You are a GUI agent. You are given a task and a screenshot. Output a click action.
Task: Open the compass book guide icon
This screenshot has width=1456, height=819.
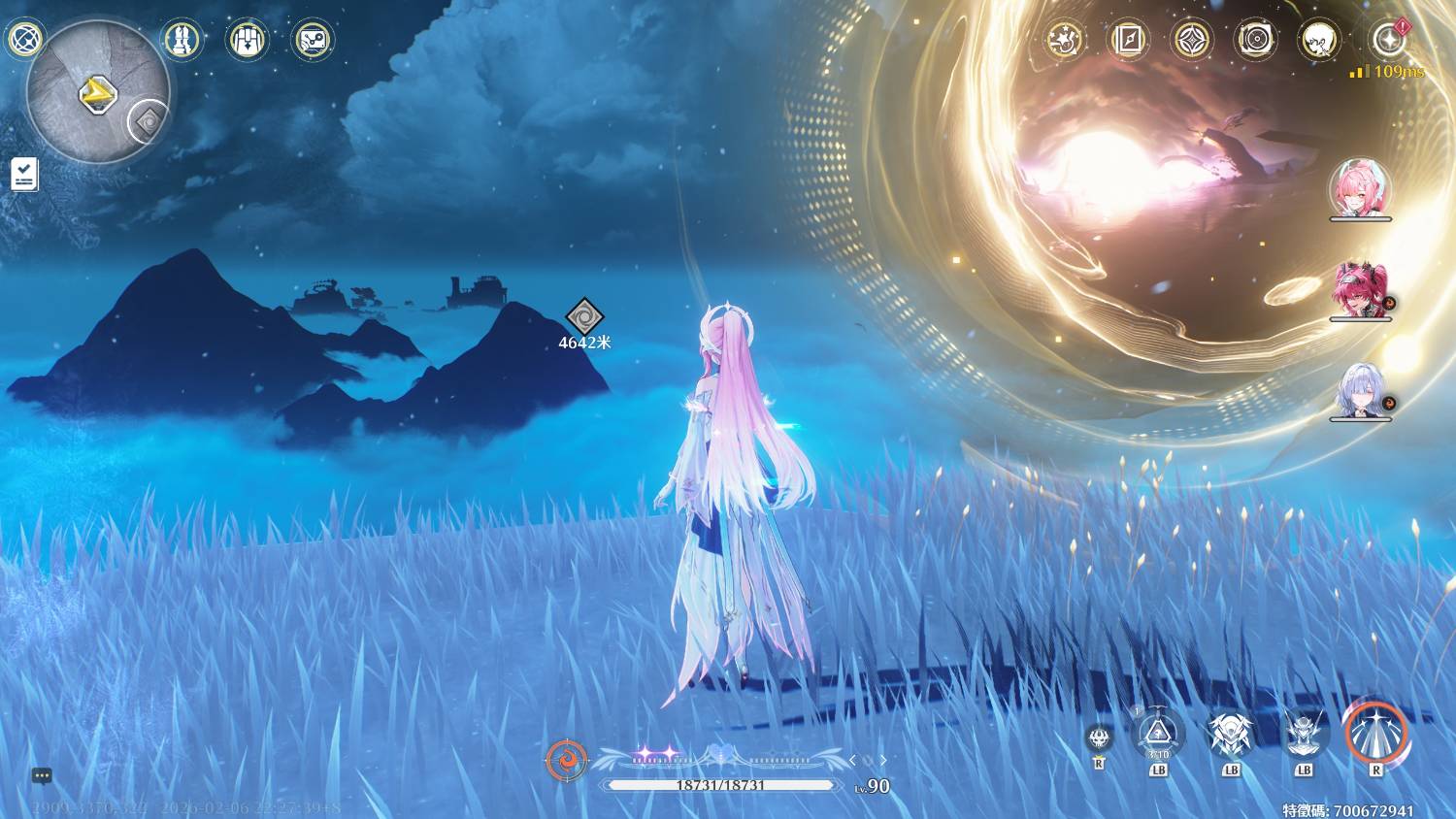(x=1128, y=40)
